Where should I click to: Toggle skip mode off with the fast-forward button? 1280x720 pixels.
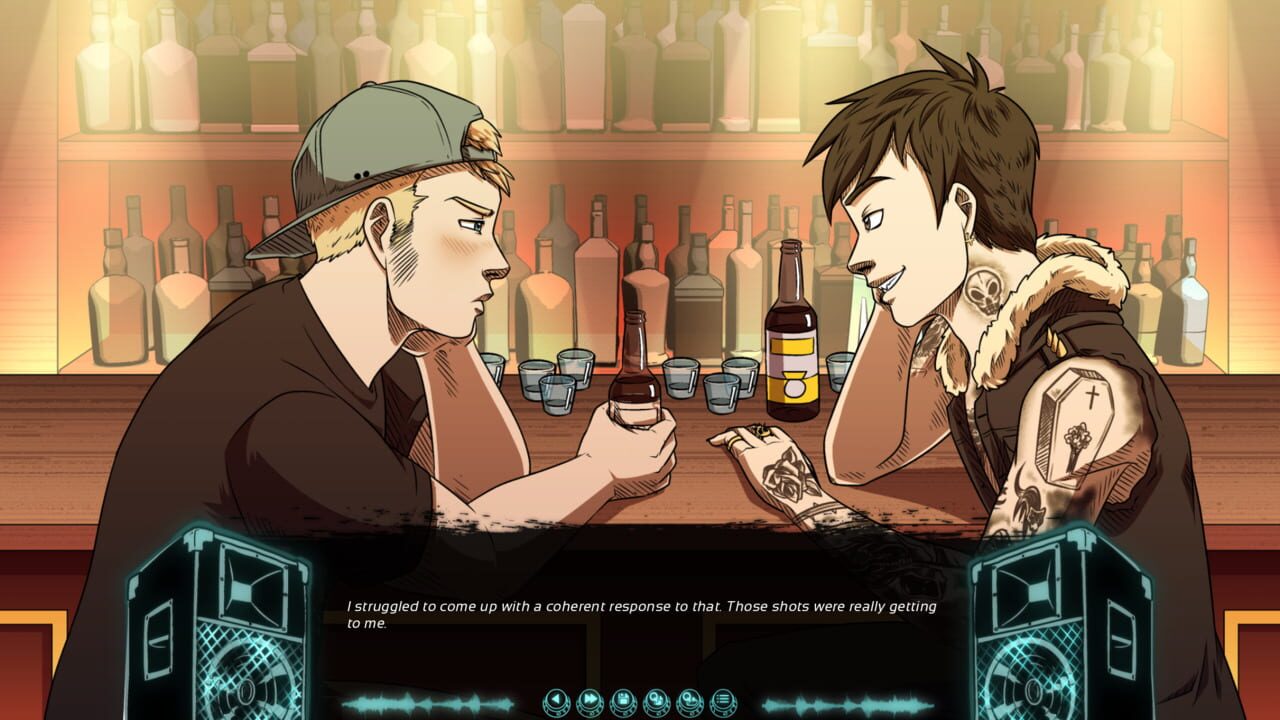tap(590, 700)
